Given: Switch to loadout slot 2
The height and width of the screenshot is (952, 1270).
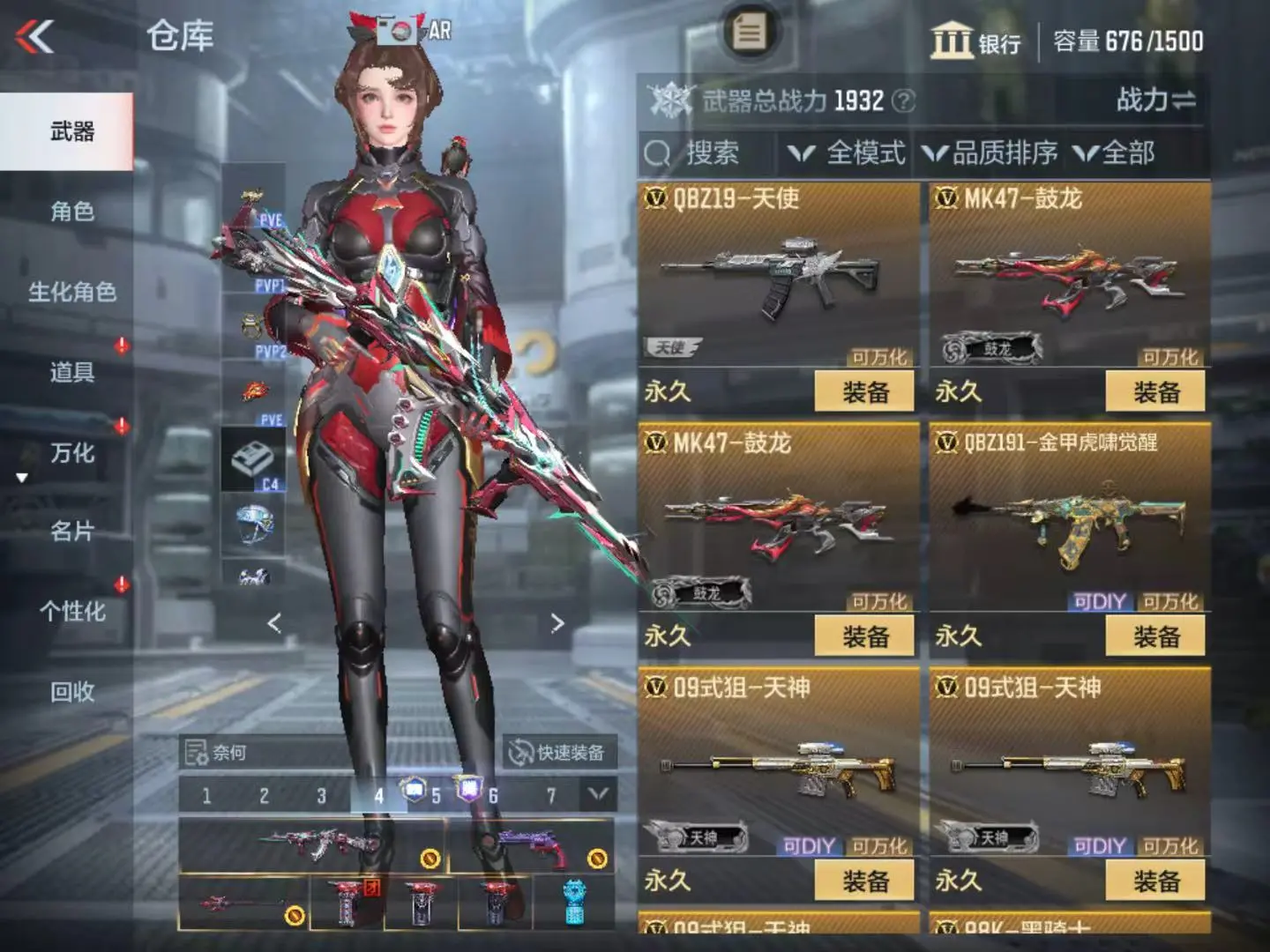Looking at the screenshot, I should tap(264, 796).
